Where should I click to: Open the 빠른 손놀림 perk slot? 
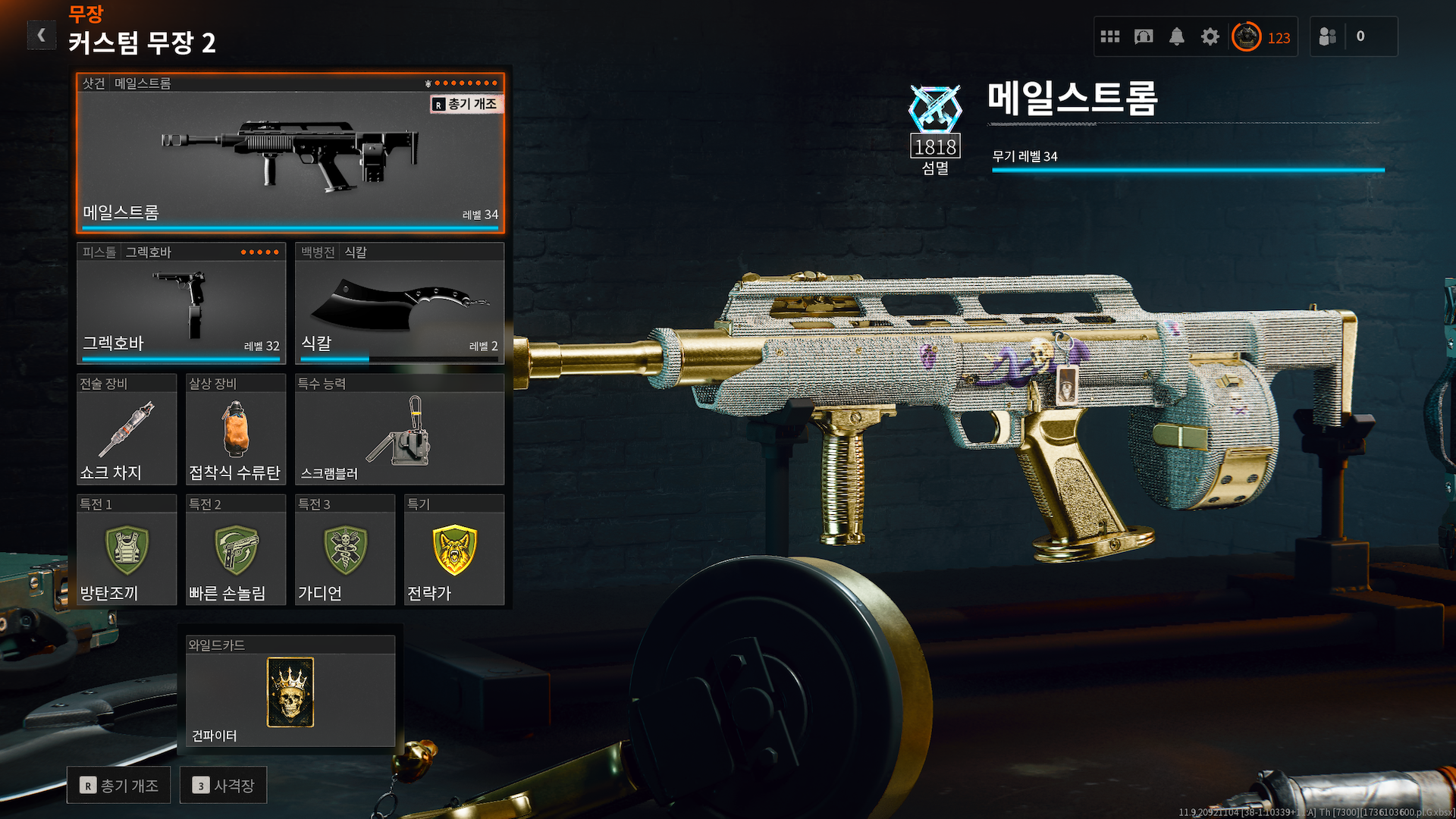pos(235,550)
